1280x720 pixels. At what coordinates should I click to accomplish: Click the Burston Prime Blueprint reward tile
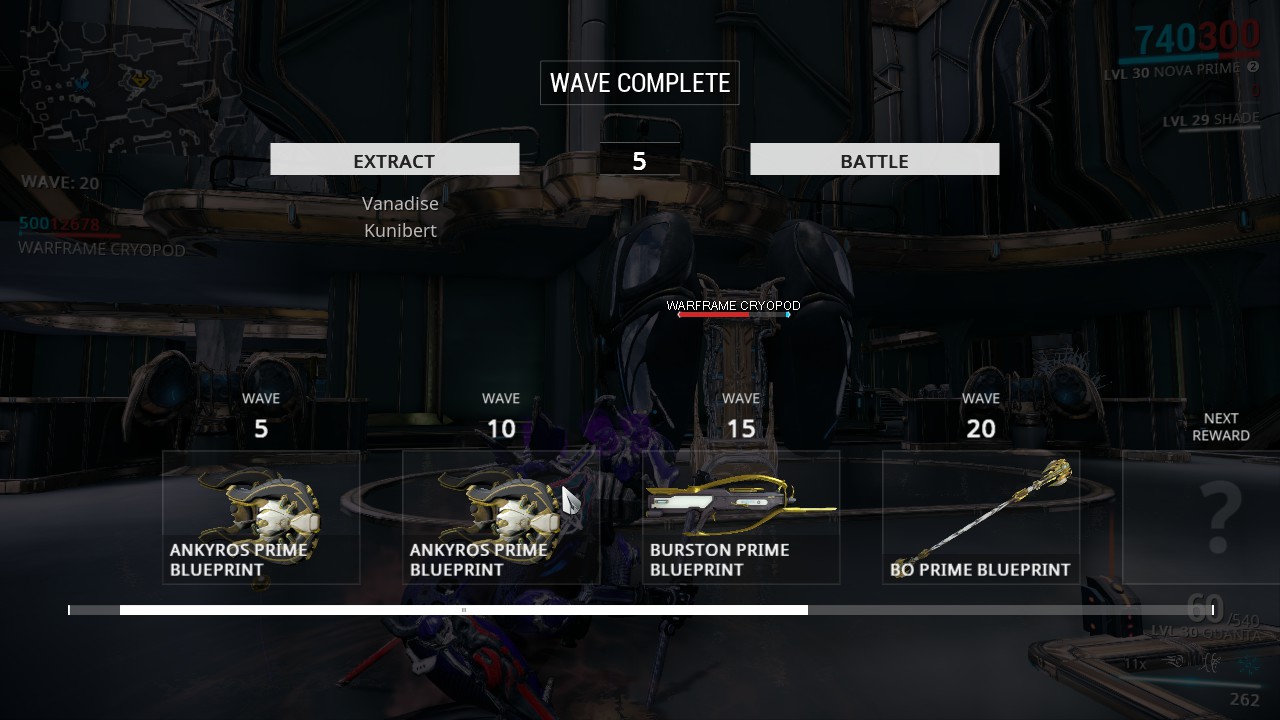[x=741, y=517]
